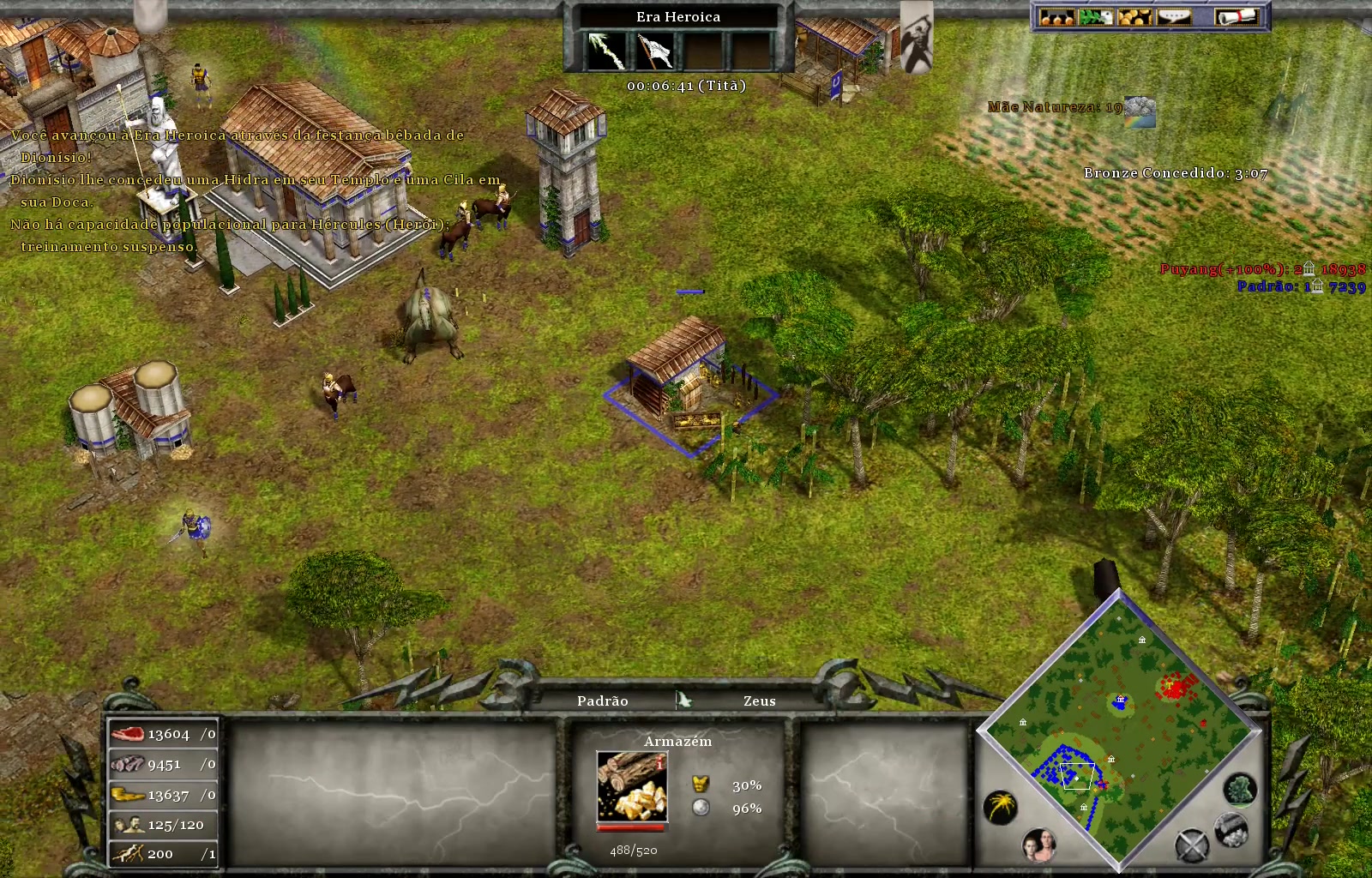This screenshot has width=1372, height=878.
Task: Click the Zeus label on bottom panel
Action: [x=758, y=701]
